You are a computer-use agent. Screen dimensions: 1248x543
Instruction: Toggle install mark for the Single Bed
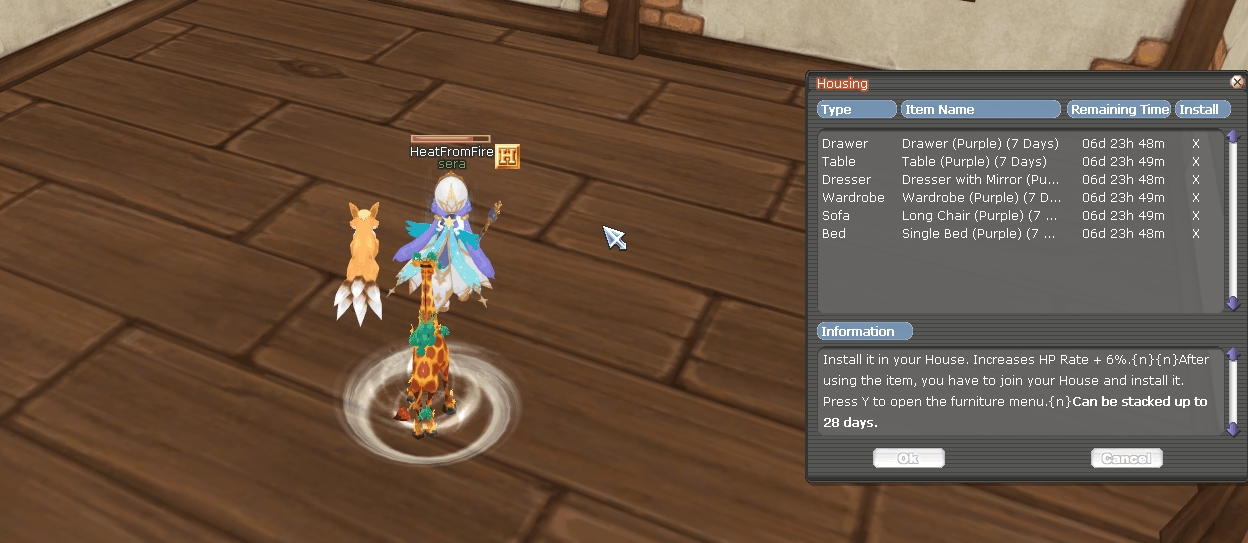click(x=1196, y=234)
